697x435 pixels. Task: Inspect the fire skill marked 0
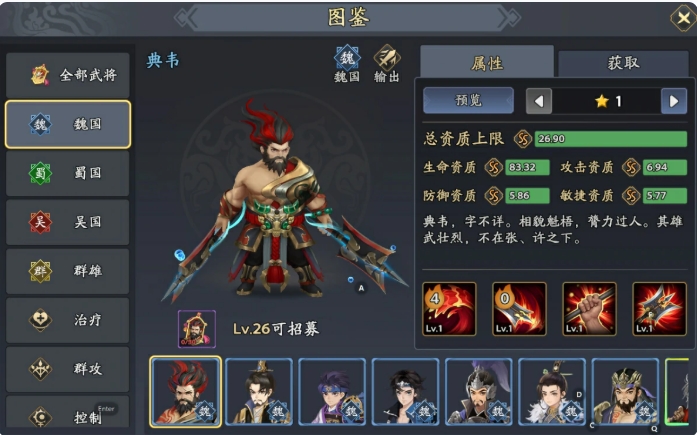click(x=519, y=308)
